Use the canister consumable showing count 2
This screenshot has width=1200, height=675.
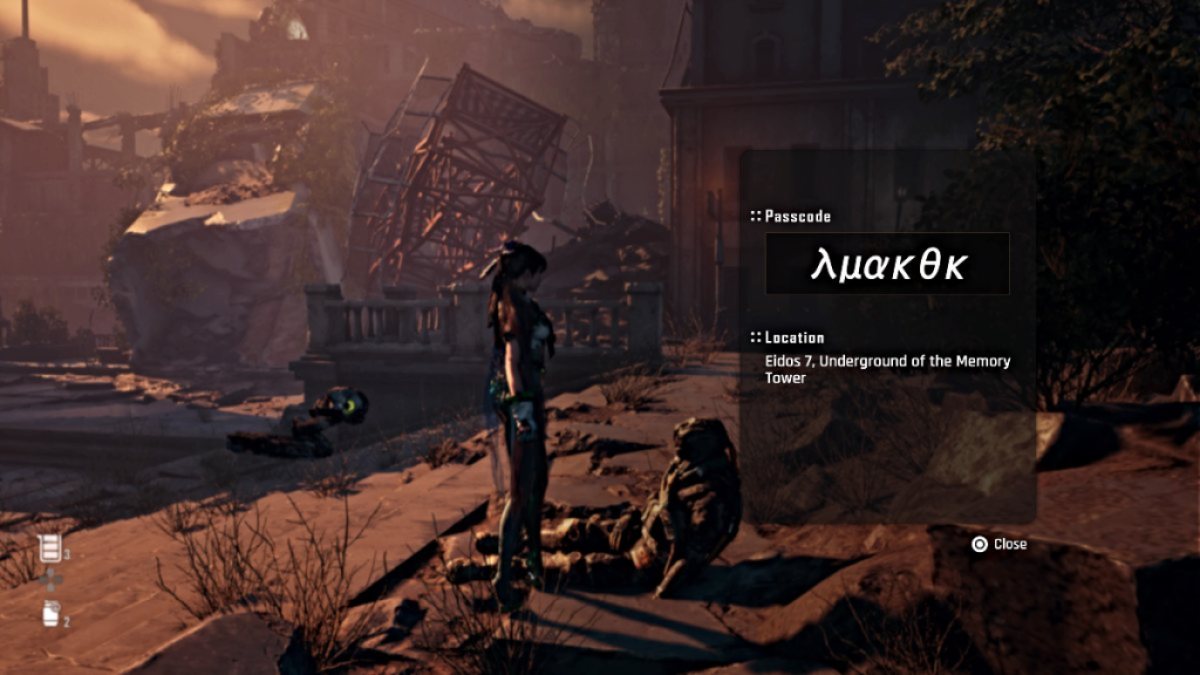(x=50, y=615)
